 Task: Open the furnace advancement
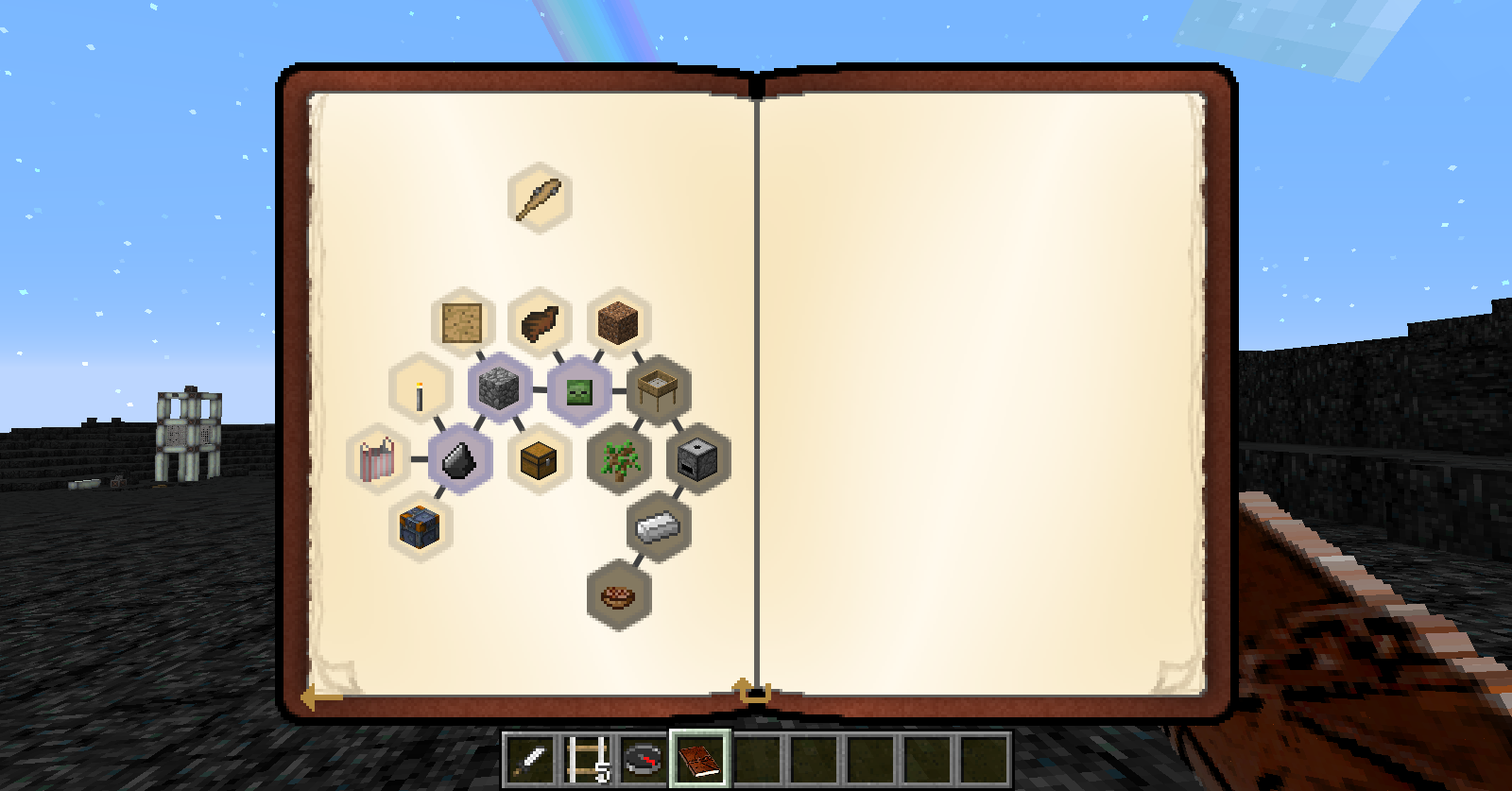click(x=698, y=457)
